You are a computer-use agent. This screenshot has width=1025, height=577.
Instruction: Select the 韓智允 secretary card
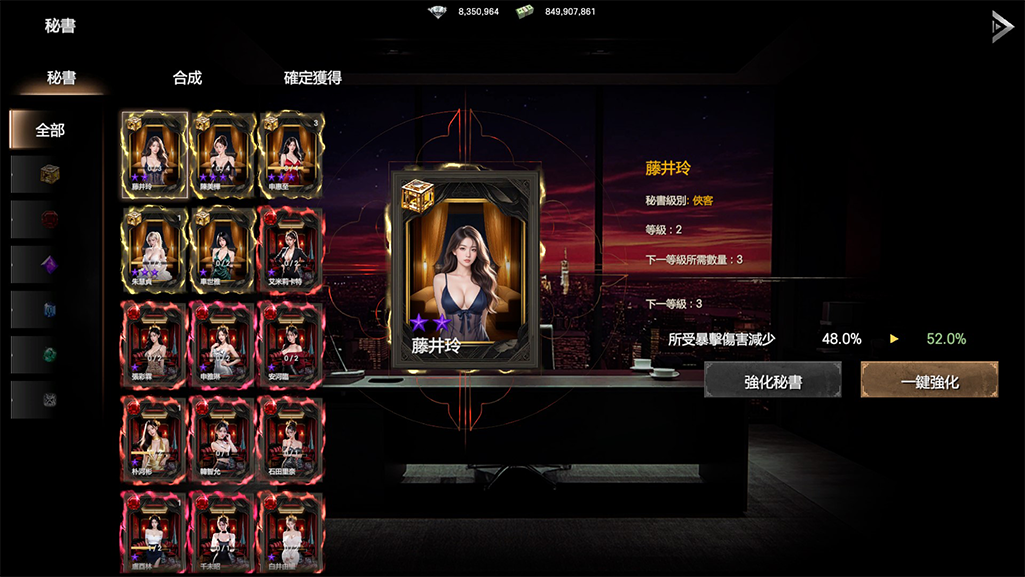pyautogui.click(x=222, y=437)
